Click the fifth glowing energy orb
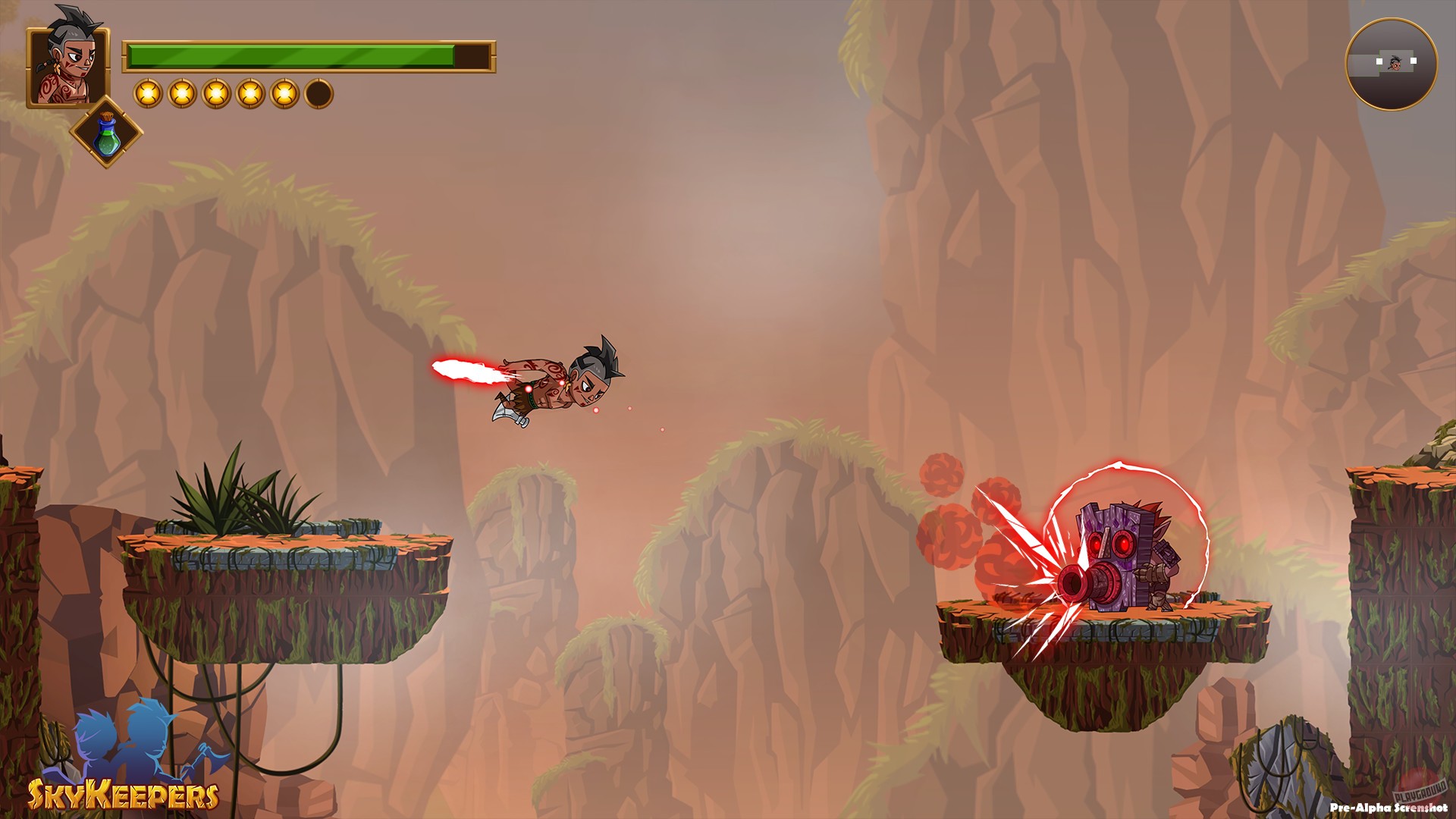1456x819 pixels. coord(285,93)
